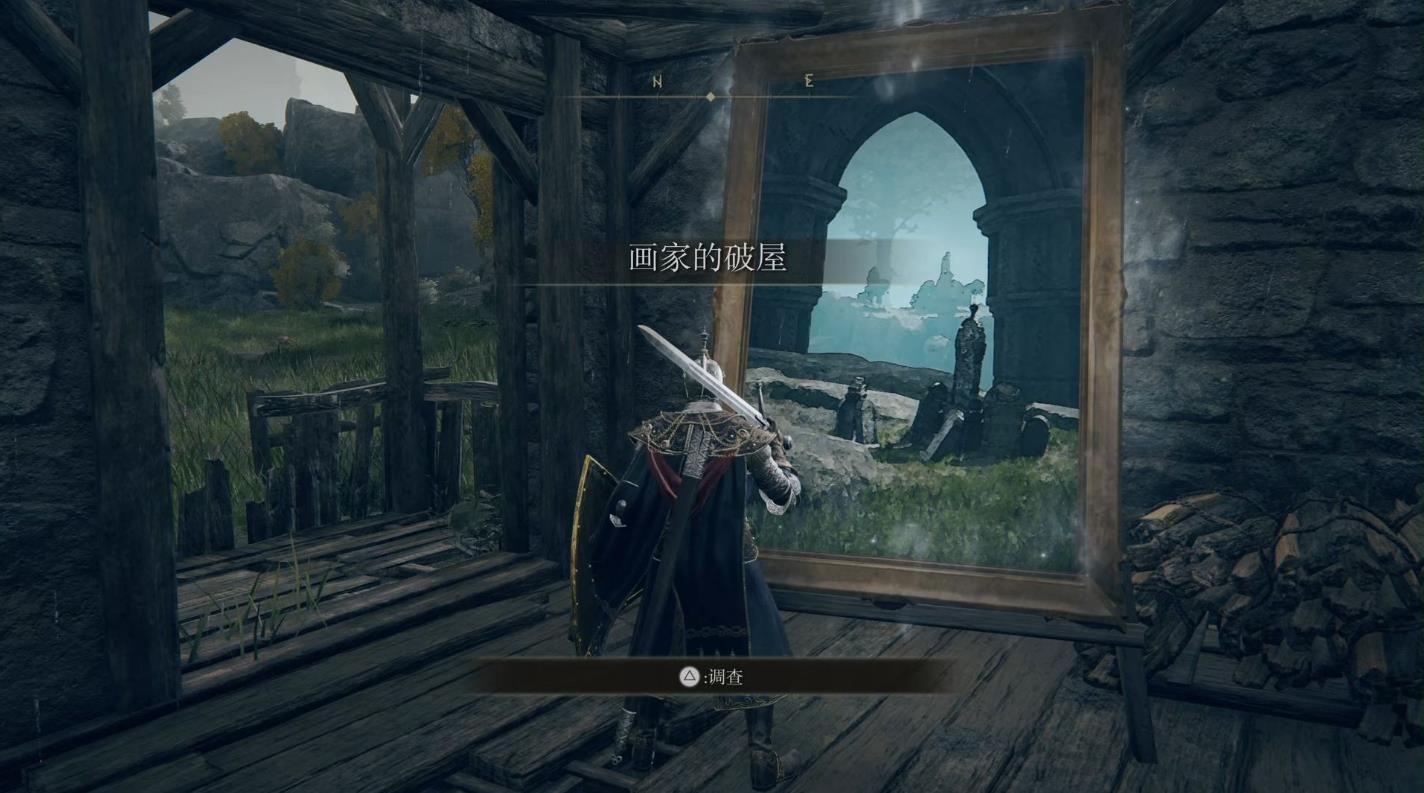
Task: Click the N marker on the compass
Action: point(657,79)
